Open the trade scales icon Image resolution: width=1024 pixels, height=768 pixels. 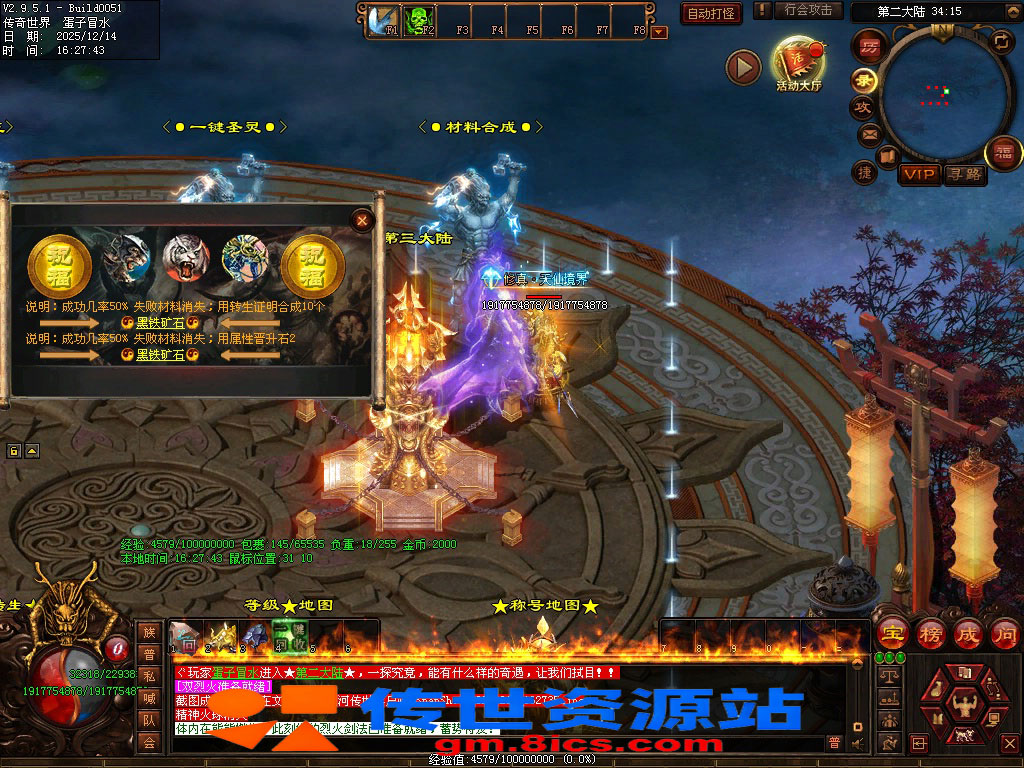click(x=889, y=675)
